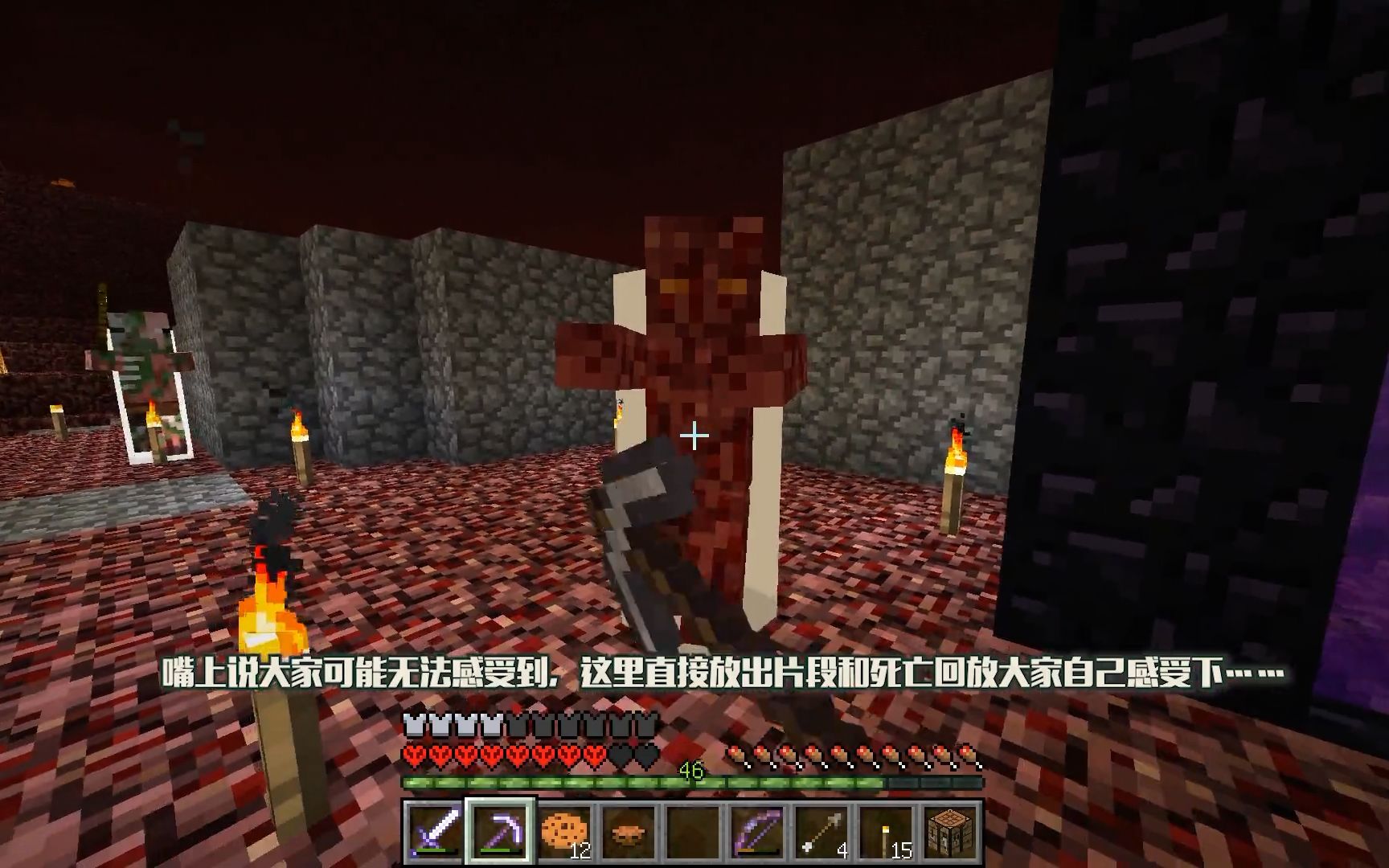Click the experience level number 46
Viewport: 1389px width, 868px height.
pyautogui.click(x=691, y=771)
